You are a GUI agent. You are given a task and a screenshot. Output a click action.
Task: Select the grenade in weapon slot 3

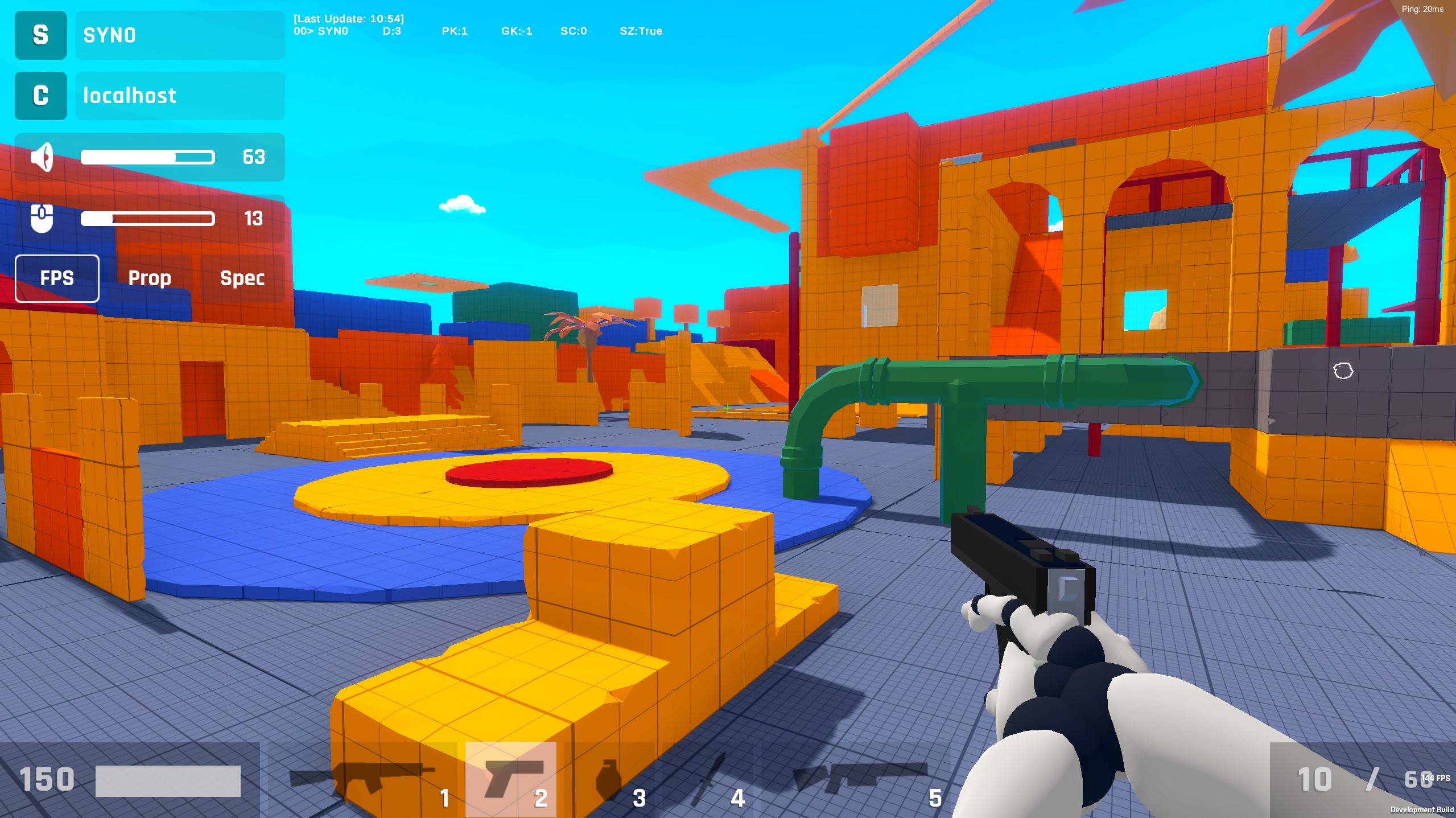tap(609, 780)
